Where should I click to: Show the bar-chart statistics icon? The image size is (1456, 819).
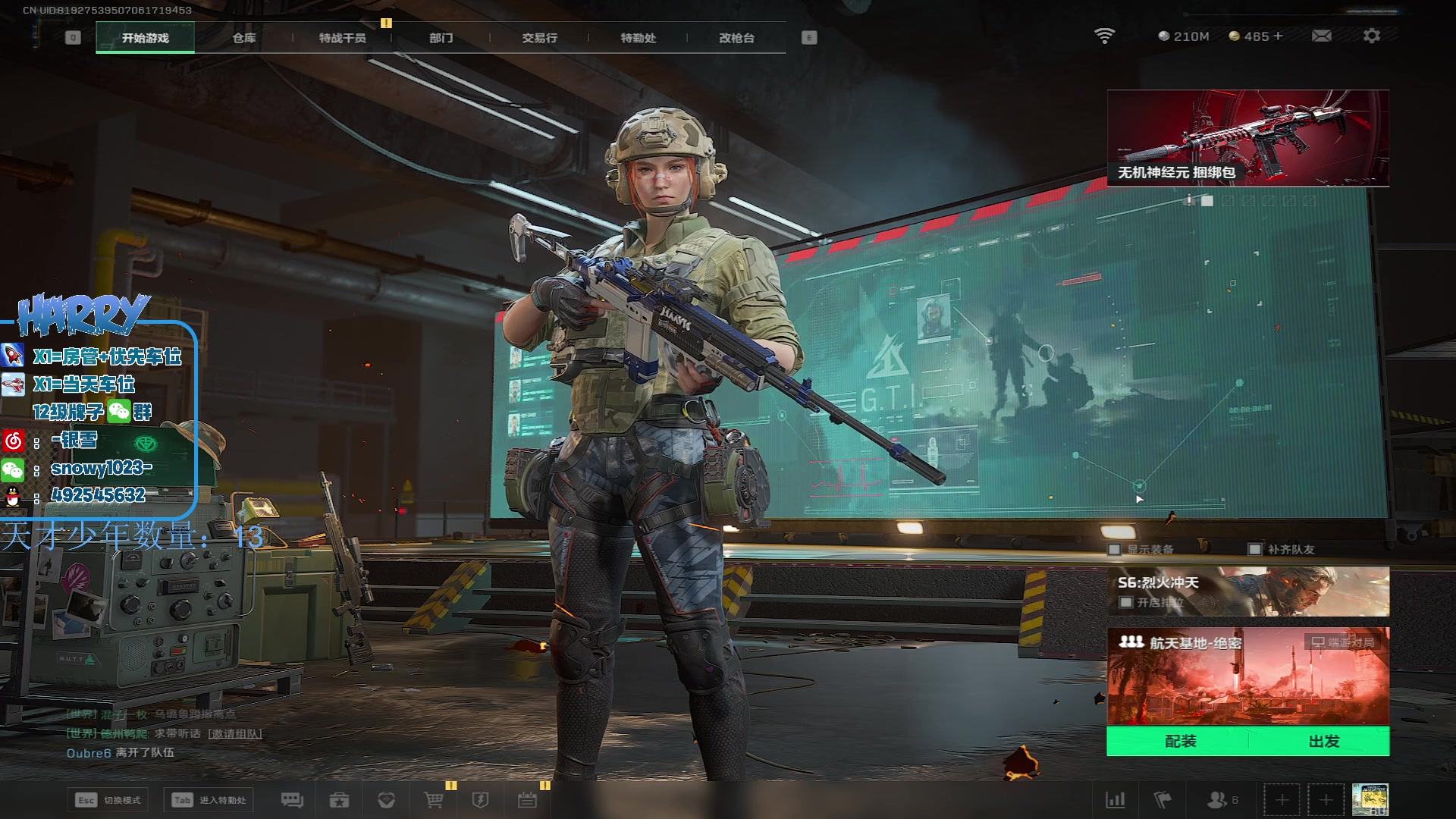tap(1115, 800)
